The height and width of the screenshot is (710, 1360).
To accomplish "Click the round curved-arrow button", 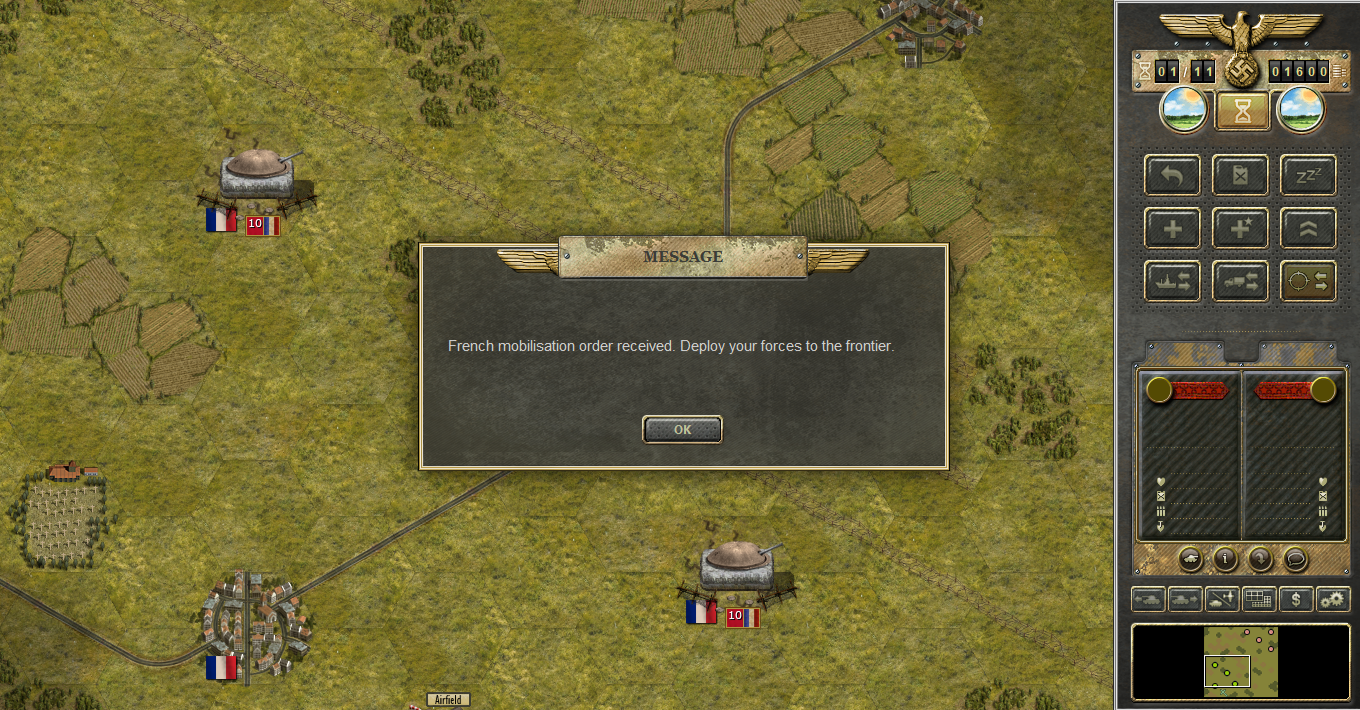I will click(1259, 558).
